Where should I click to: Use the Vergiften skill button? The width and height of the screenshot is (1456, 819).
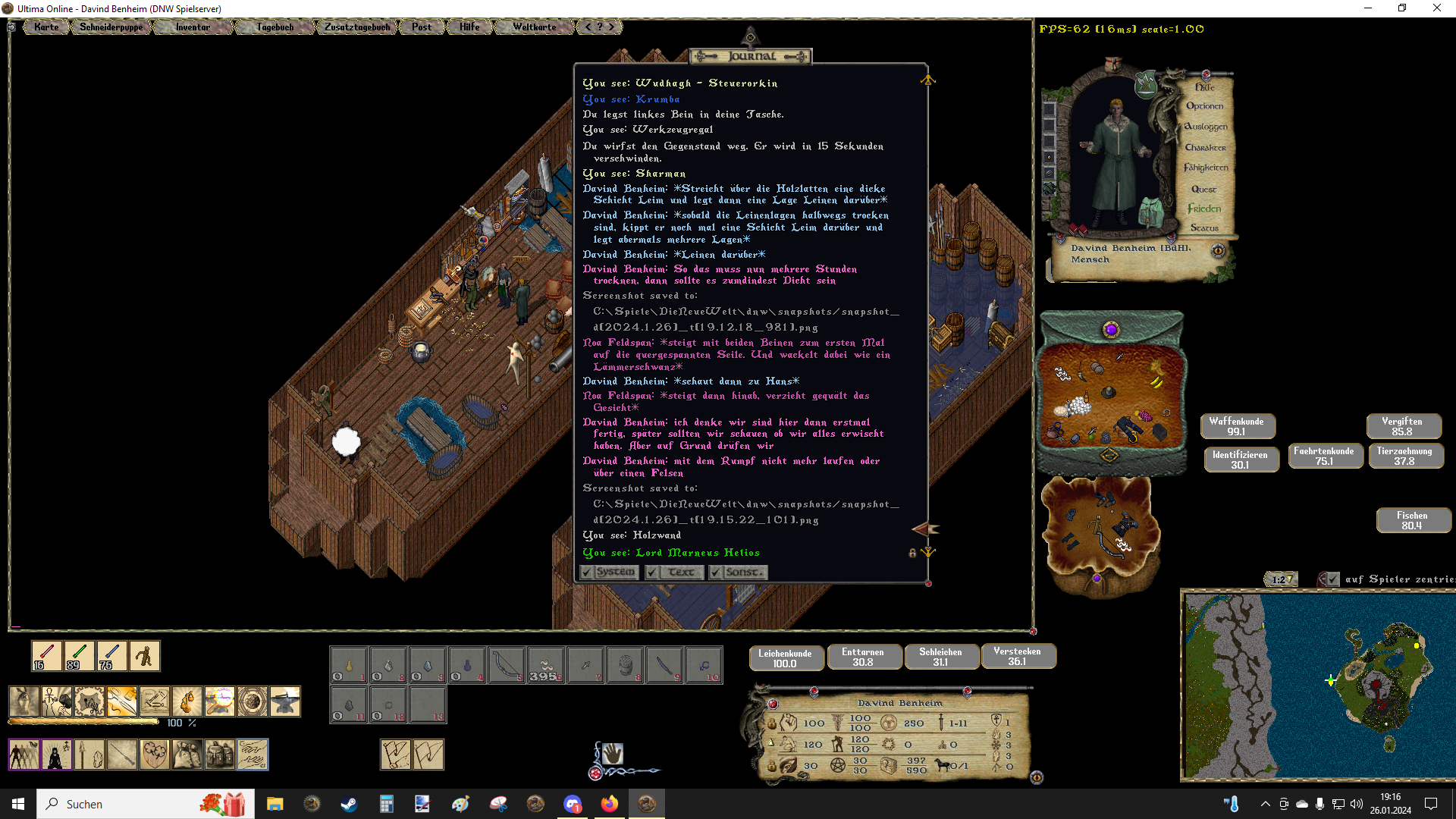pos(1401,426)
